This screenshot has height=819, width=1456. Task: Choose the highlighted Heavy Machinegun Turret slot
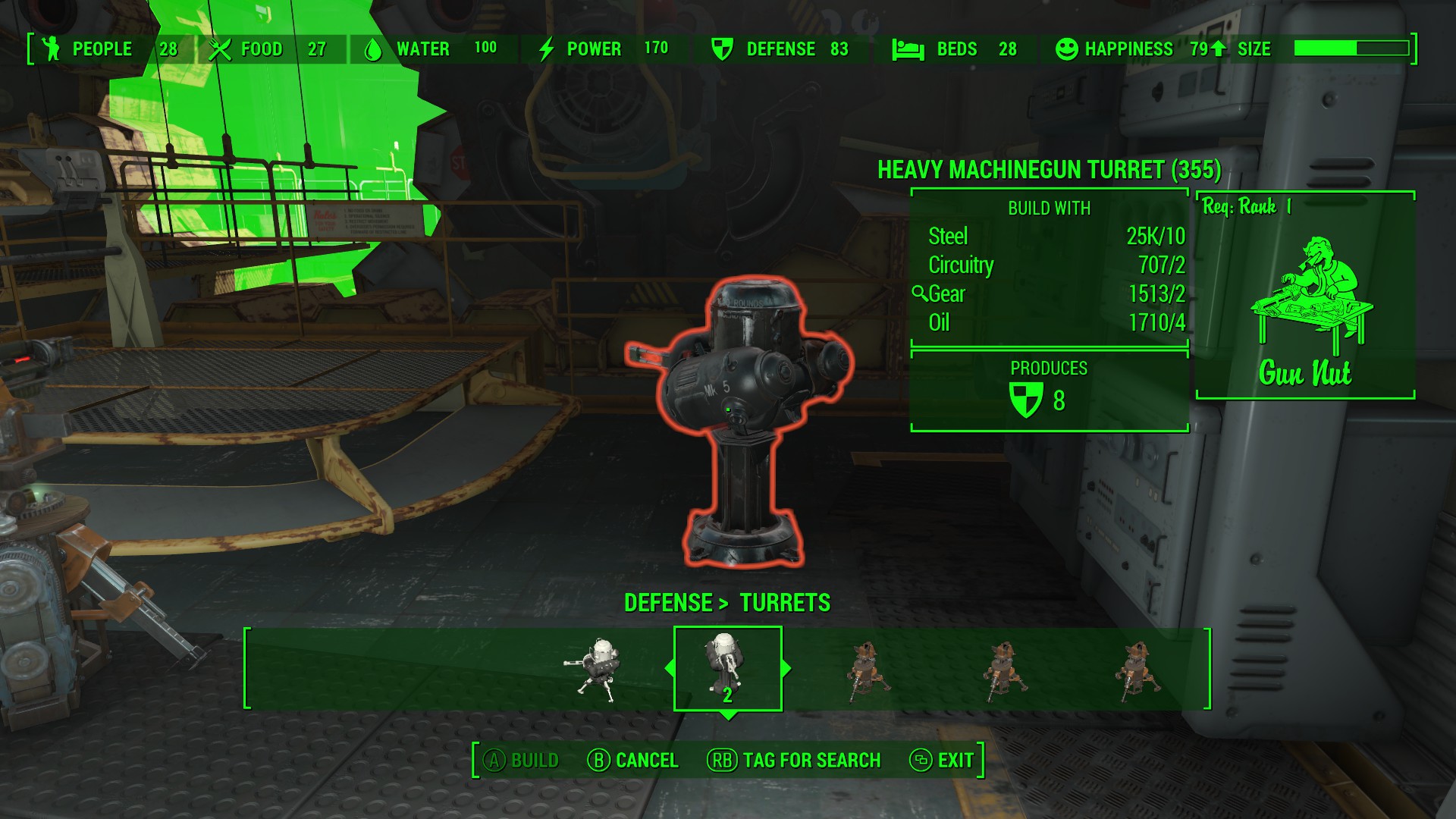[727, 668]
